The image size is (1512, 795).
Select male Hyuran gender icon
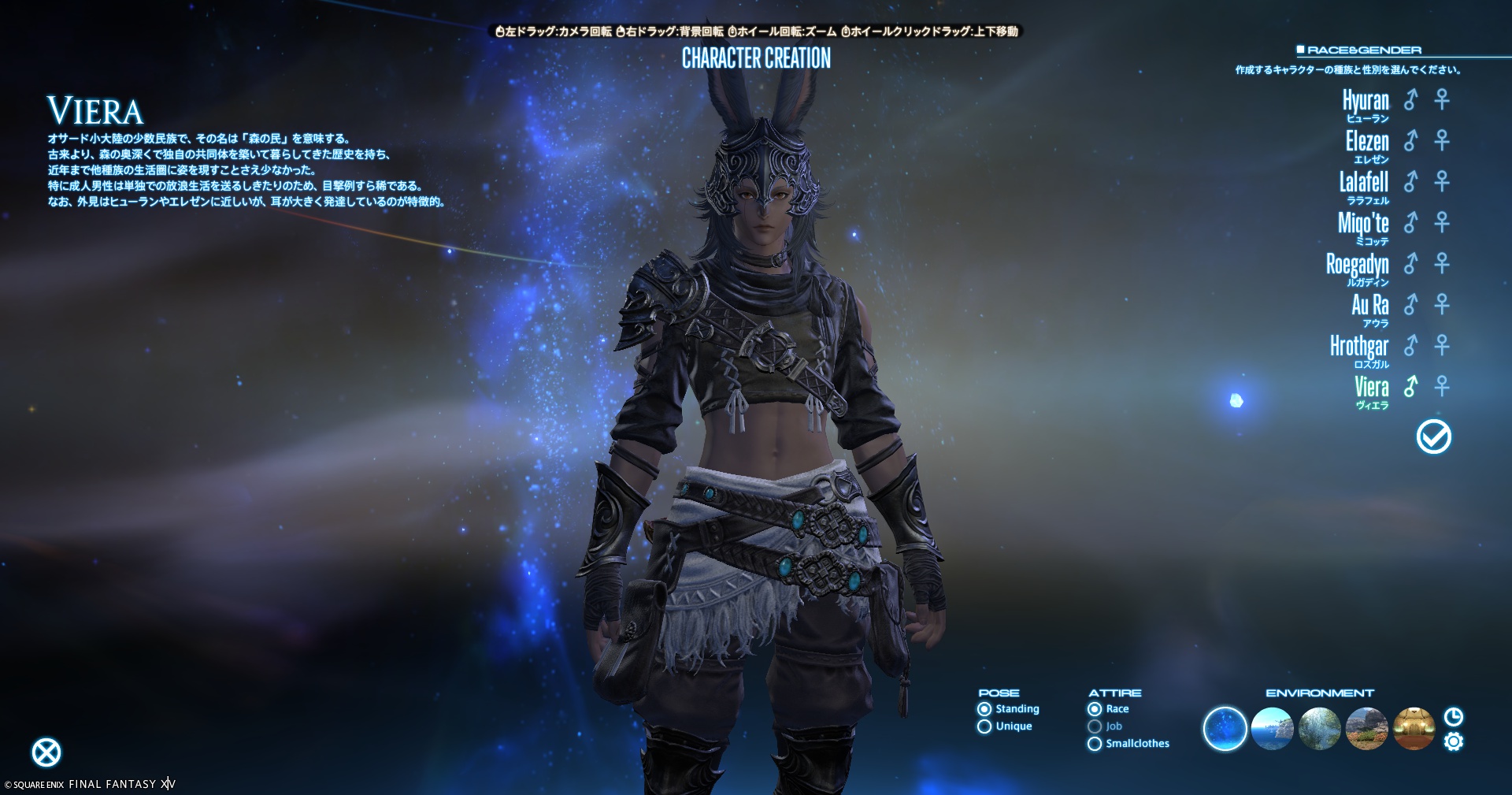(x=1410, y=100)
